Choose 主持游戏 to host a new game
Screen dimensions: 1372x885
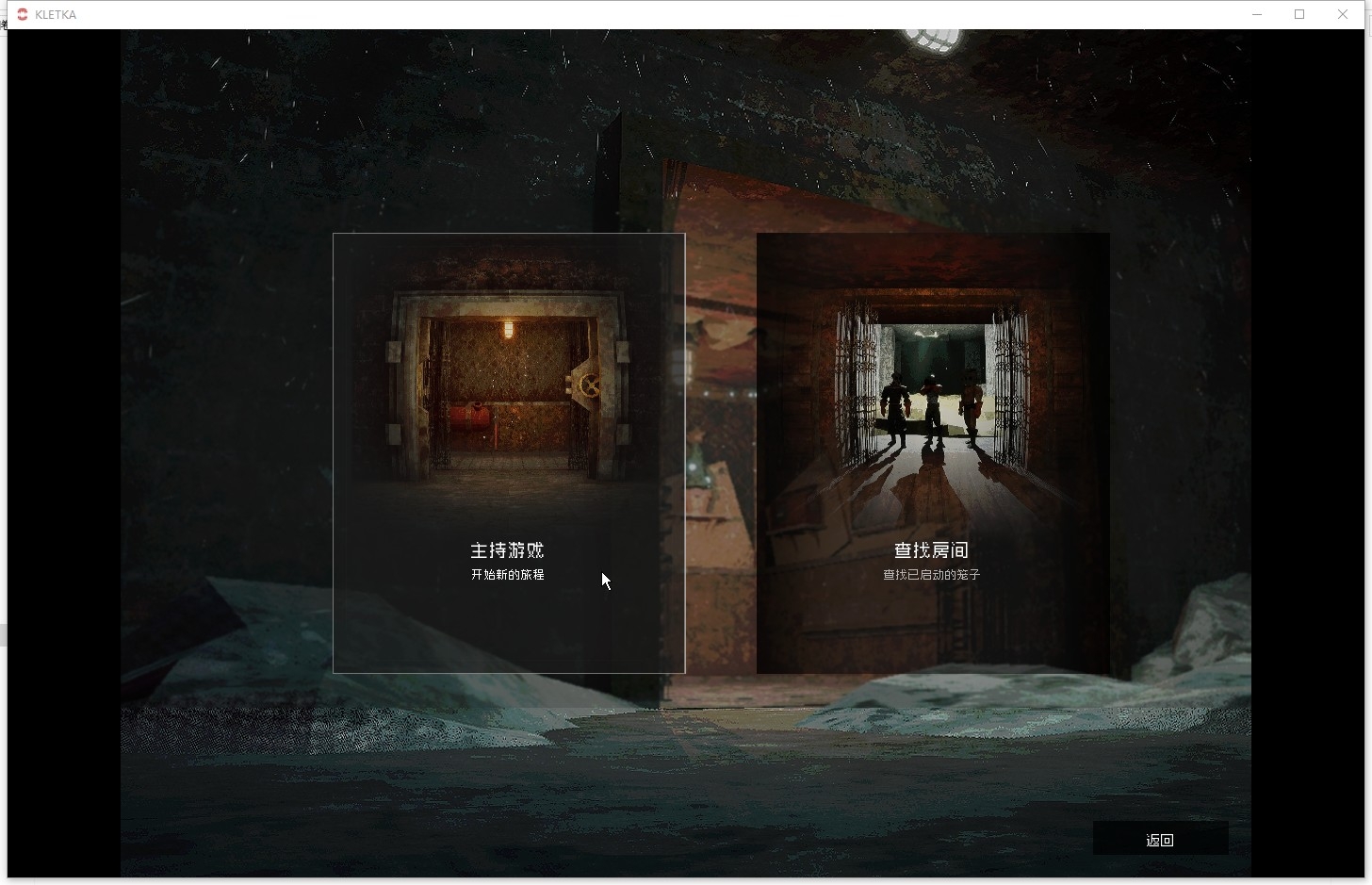(x=508, y=550)
